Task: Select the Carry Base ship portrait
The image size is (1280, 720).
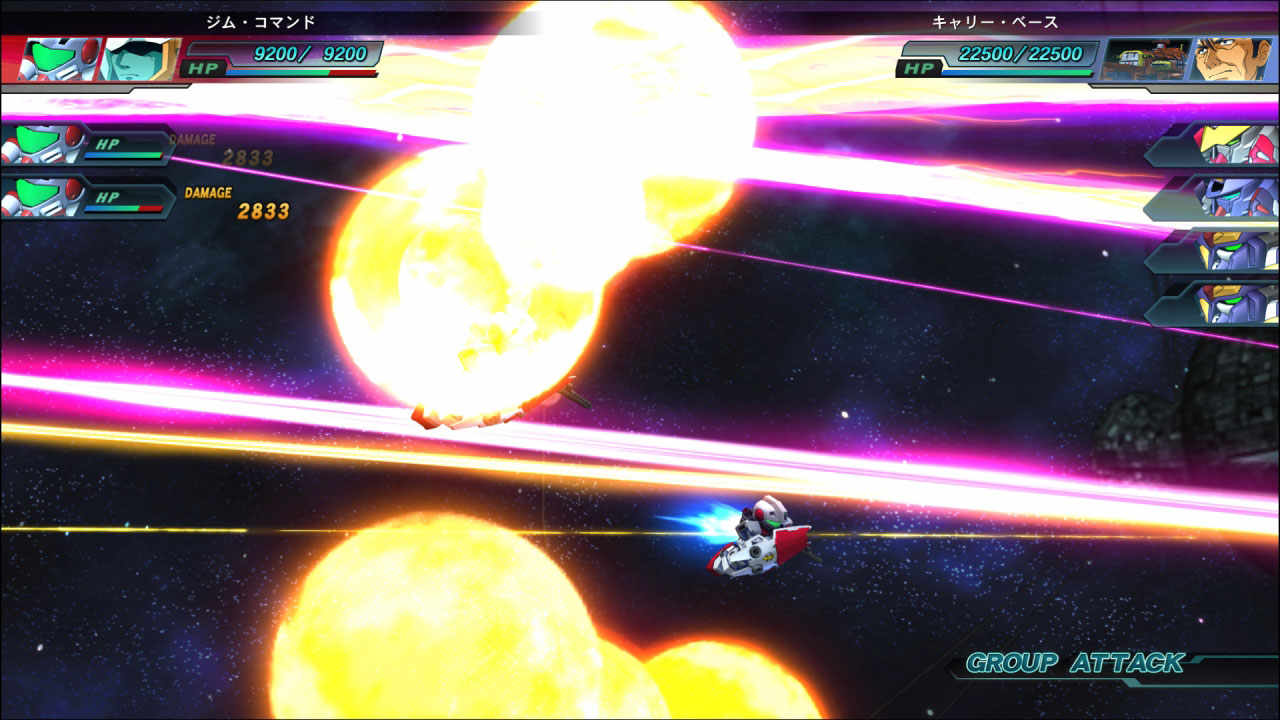Action: (1145, 59)
